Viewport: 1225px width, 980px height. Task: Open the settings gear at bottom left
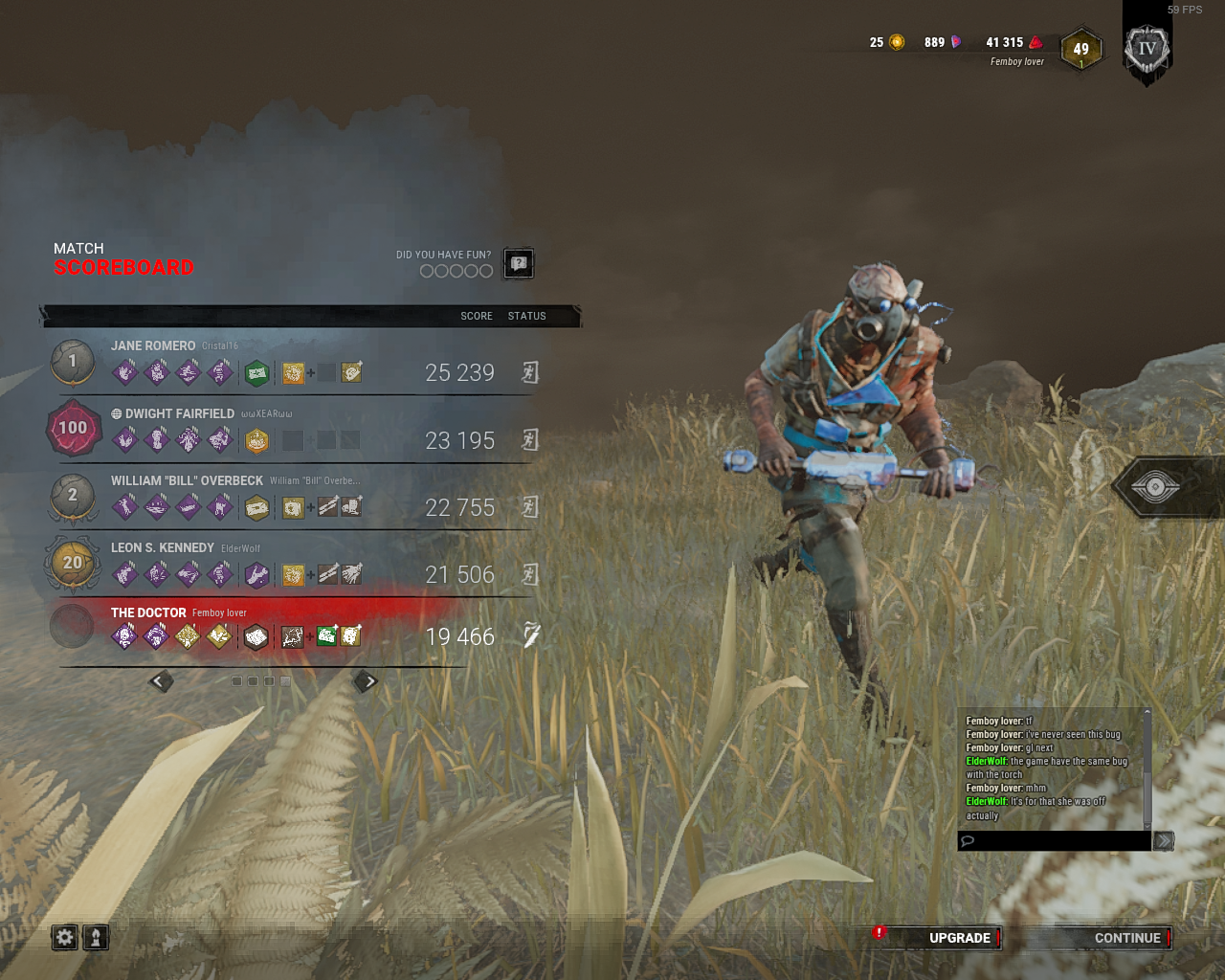[x=63, y=938]
